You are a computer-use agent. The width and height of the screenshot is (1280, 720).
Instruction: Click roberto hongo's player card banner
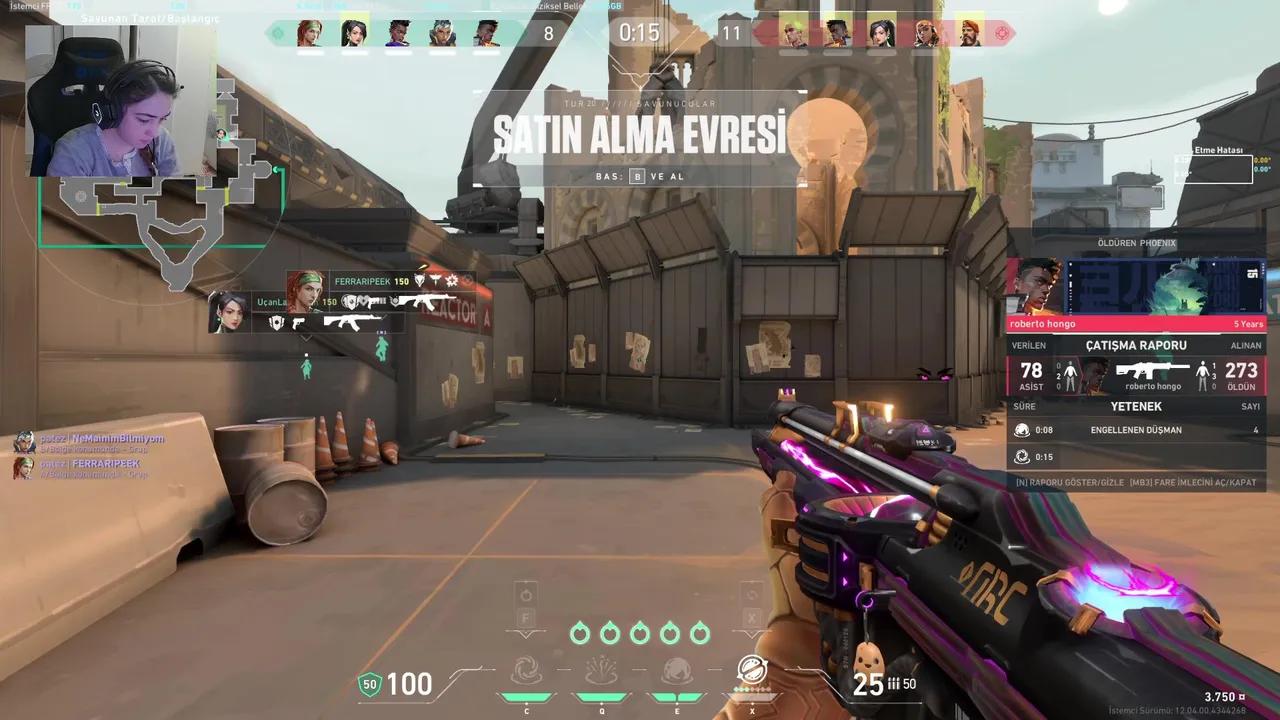click(x=1136, y=288)
